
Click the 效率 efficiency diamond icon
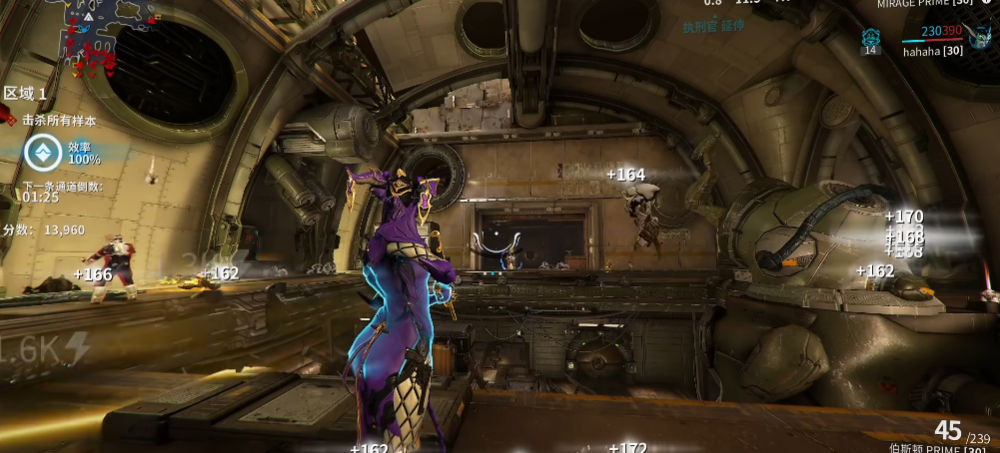coord(43,153)
